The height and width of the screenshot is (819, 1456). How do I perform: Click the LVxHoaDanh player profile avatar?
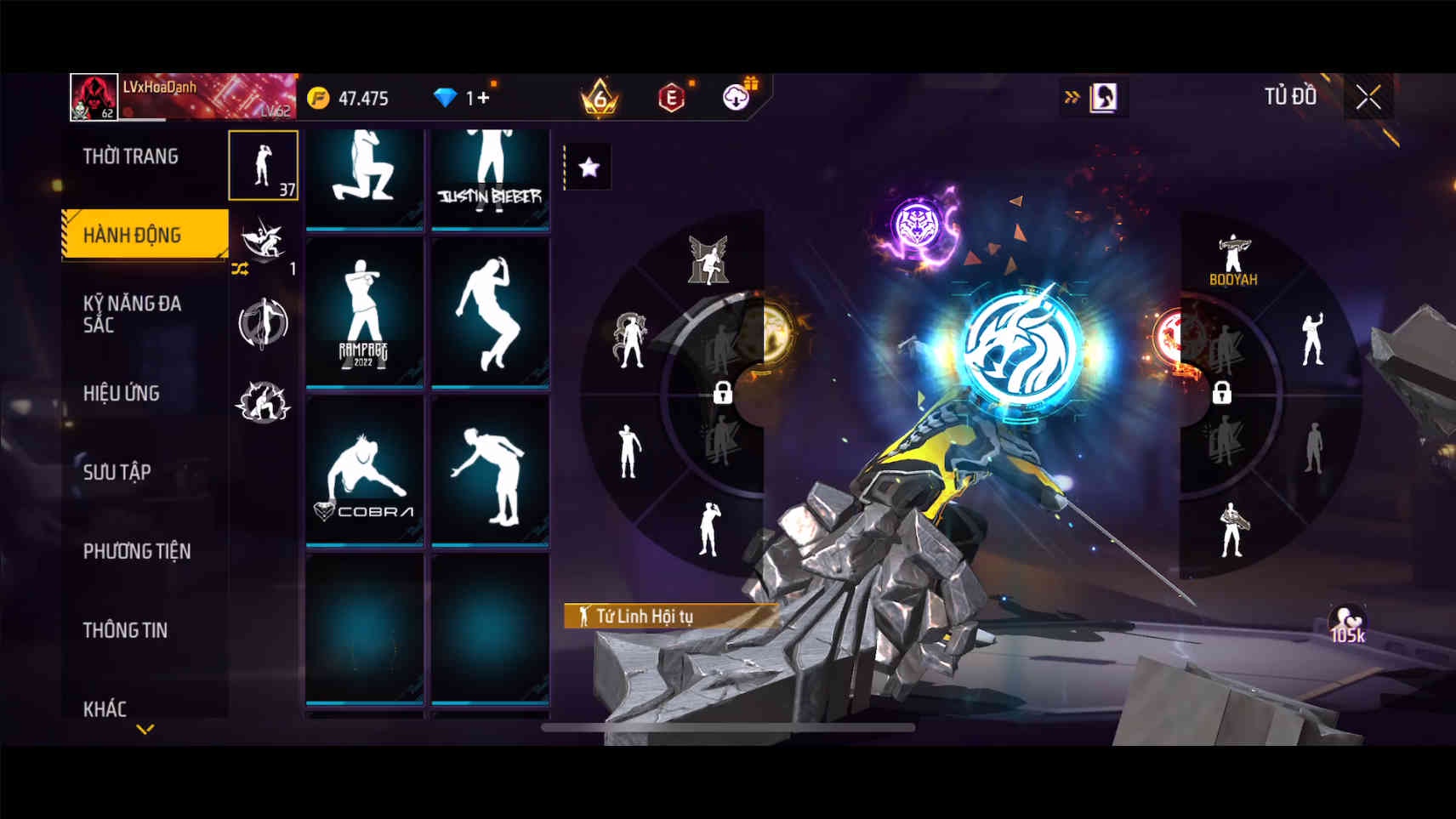click(x=94, y=97)
